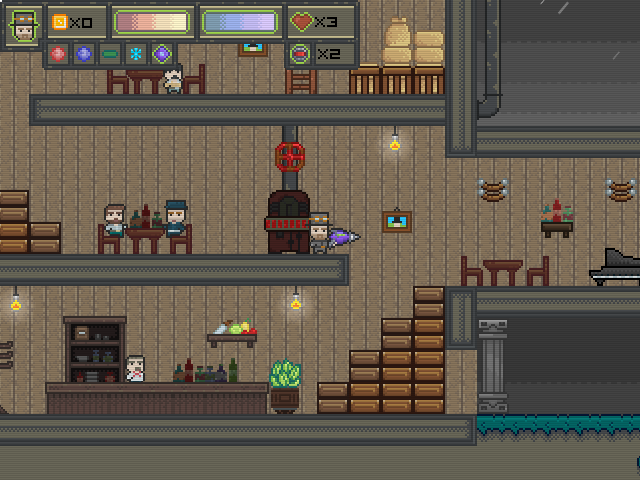The width and height of the screenshot is (640, 480).
Task: Click the player character portrait
Action: pos(22,25)
